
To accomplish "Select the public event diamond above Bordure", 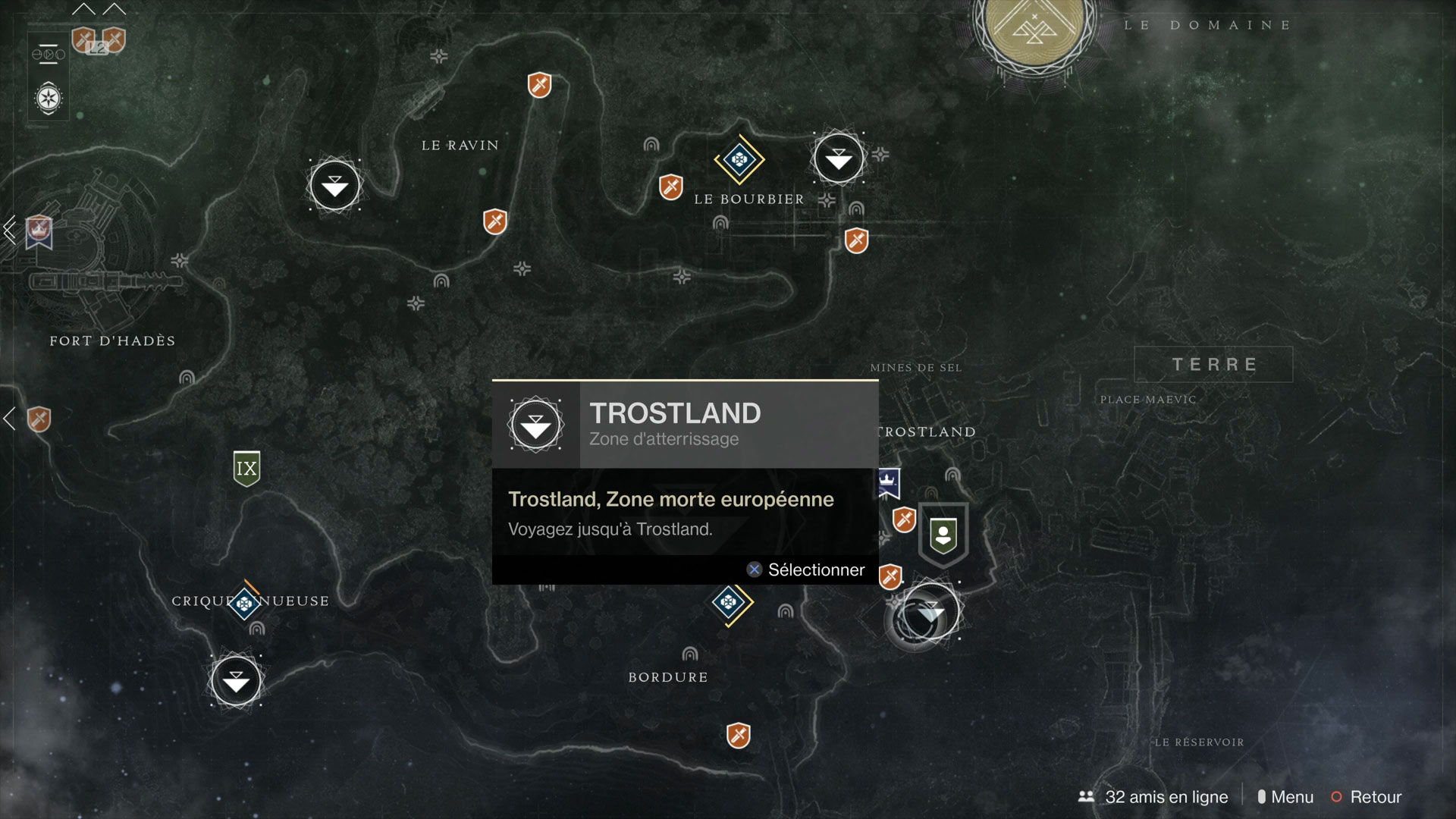I will (730, 602).
